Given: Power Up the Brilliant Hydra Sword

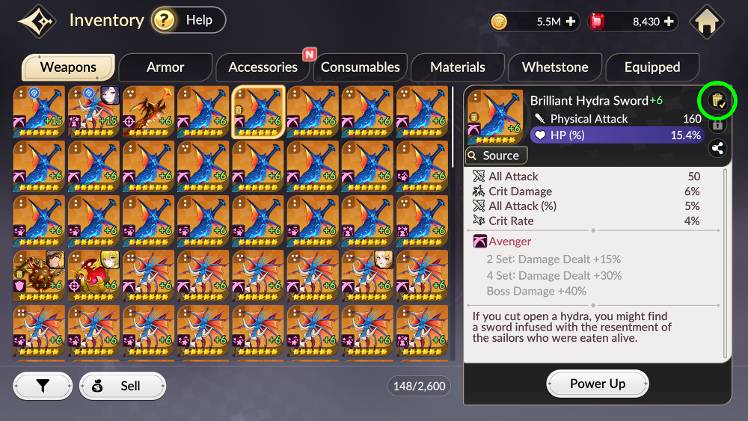Looking at the screenshot, I should (x=597, y=383).
